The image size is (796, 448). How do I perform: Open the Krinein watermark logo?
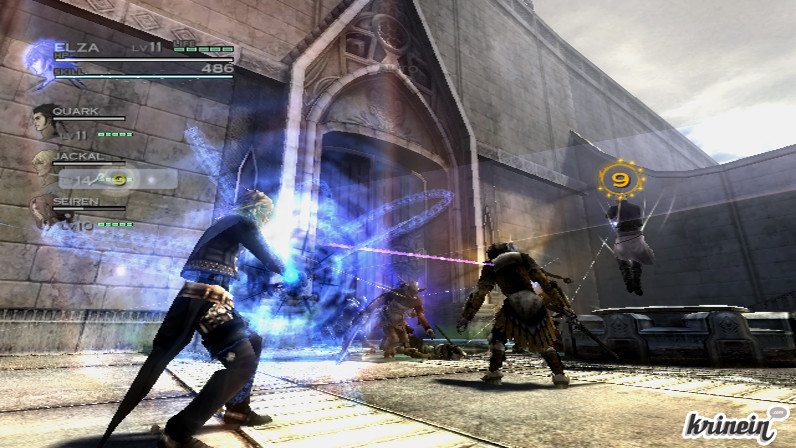coord(736,423)
